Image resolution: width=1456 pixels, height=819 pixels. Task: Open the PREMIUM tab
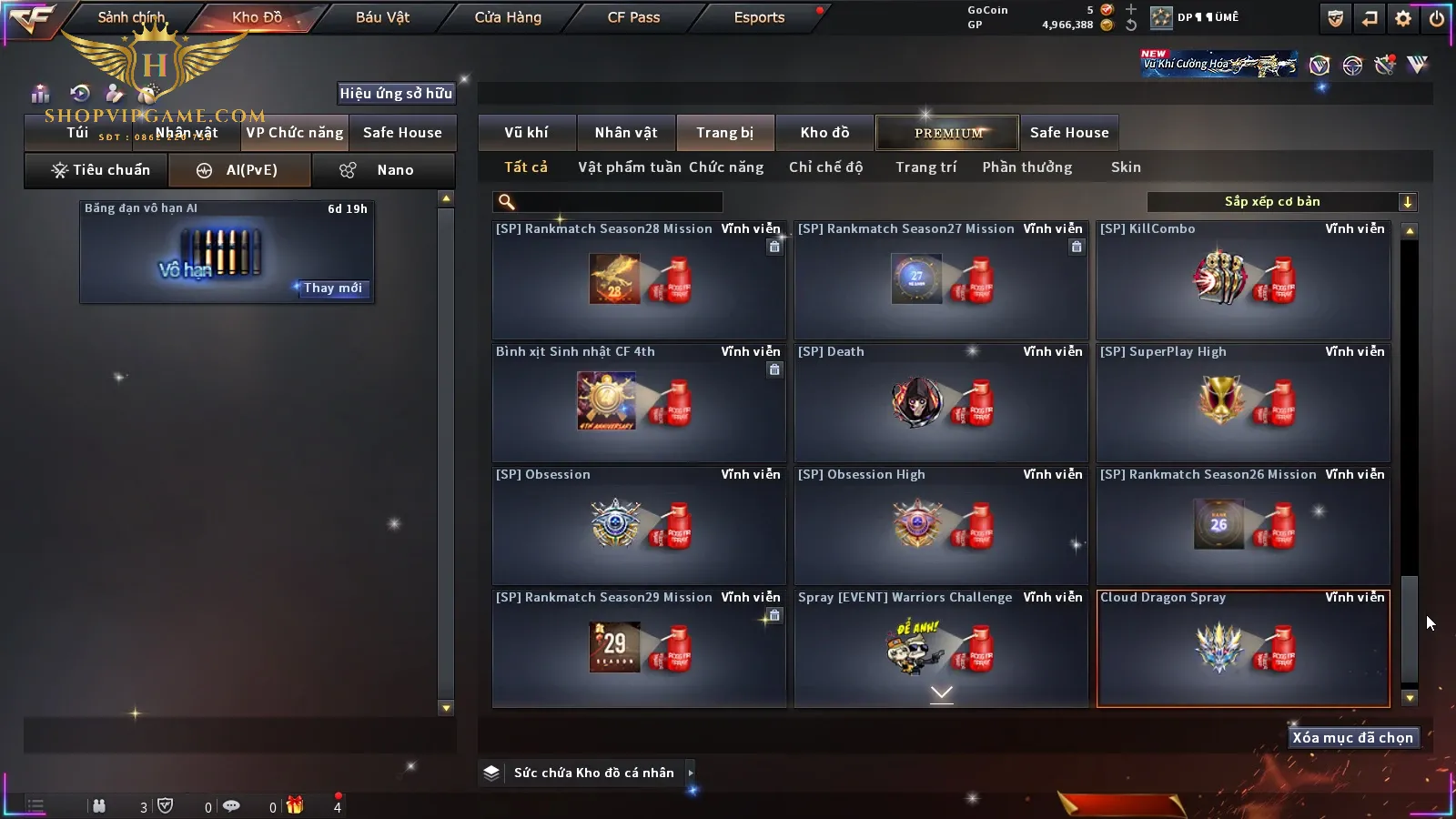(948, 133)
